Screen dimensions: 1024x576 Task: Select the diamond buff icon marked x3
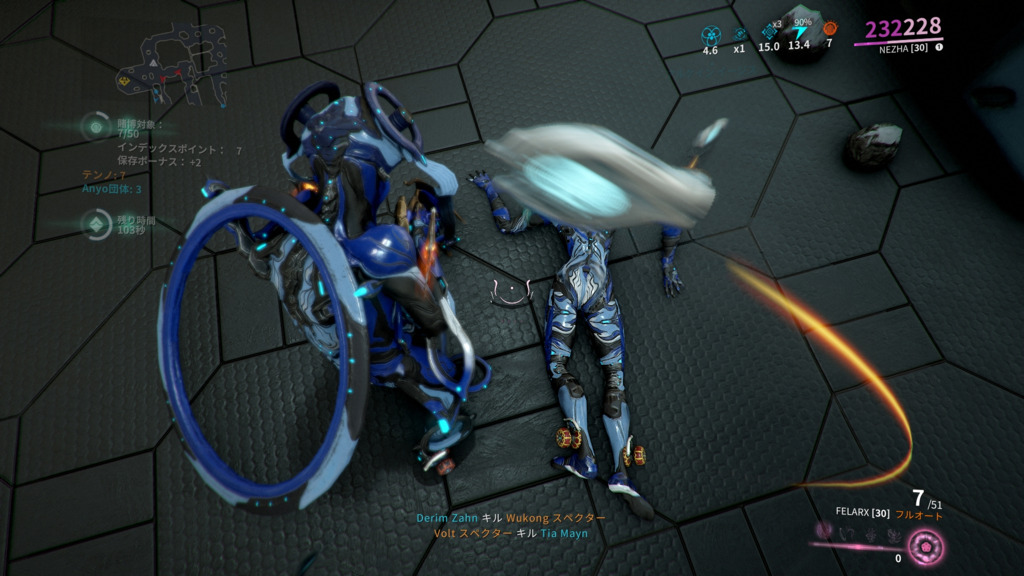click(769, 30)
